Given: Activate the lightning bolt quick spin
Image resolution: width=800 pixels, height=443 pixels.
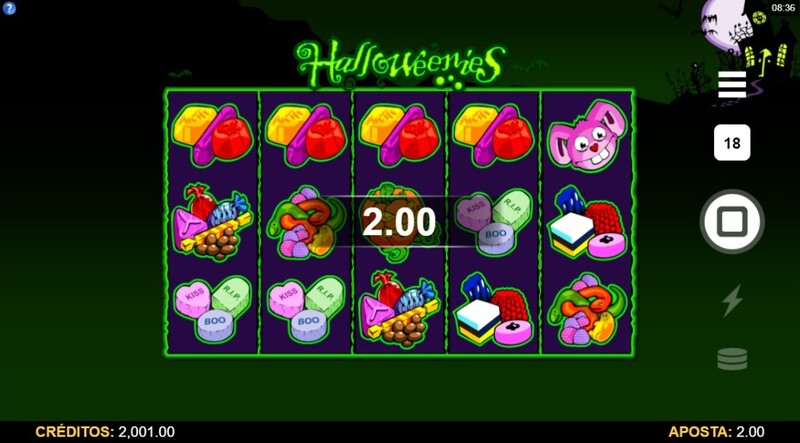Looking at the screenshot, I should click(x=732, y=300).
